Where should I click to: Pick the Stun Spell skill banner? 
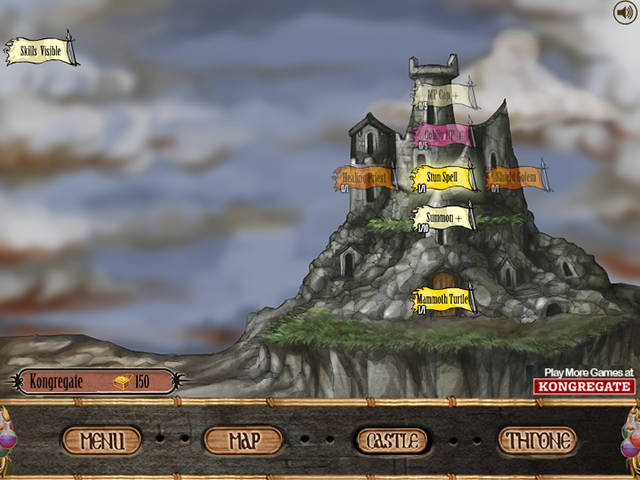click(x=442, y=177)
